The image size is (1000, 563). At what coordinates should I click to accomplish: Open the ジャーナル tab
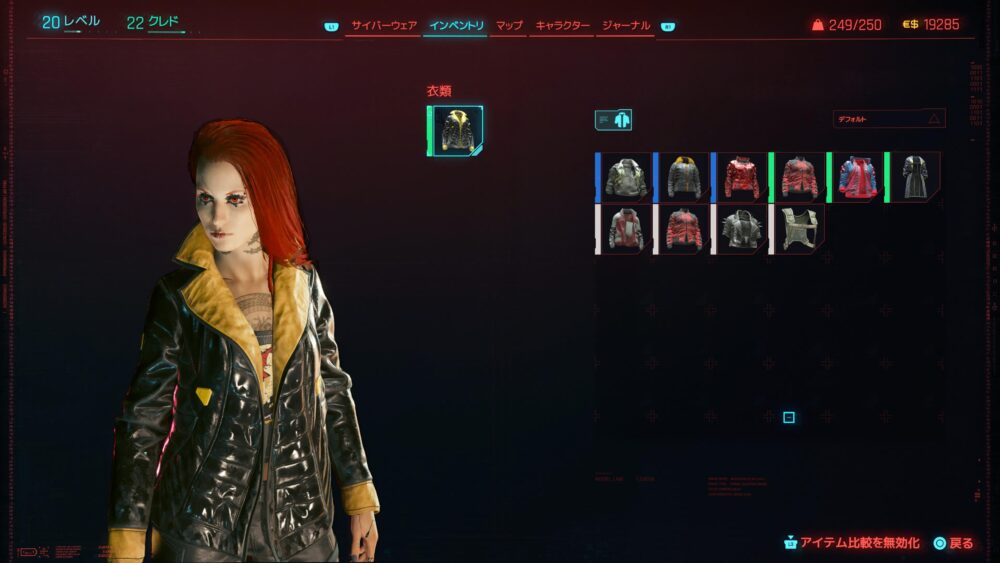626,25
